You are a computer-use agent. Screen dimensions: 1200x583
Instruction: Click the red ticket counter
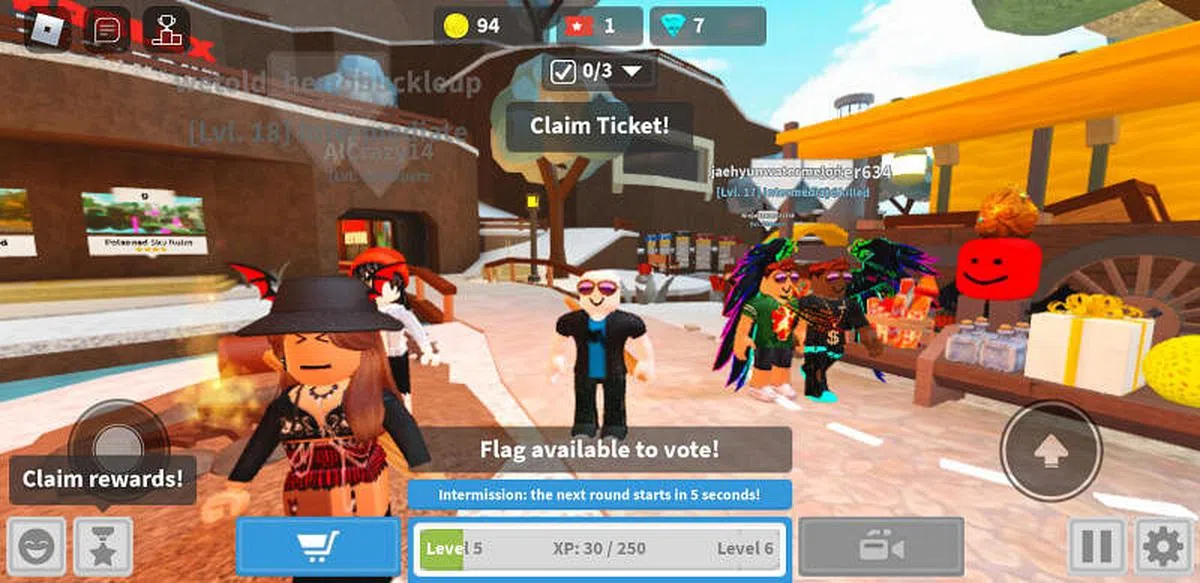point(599,26)
